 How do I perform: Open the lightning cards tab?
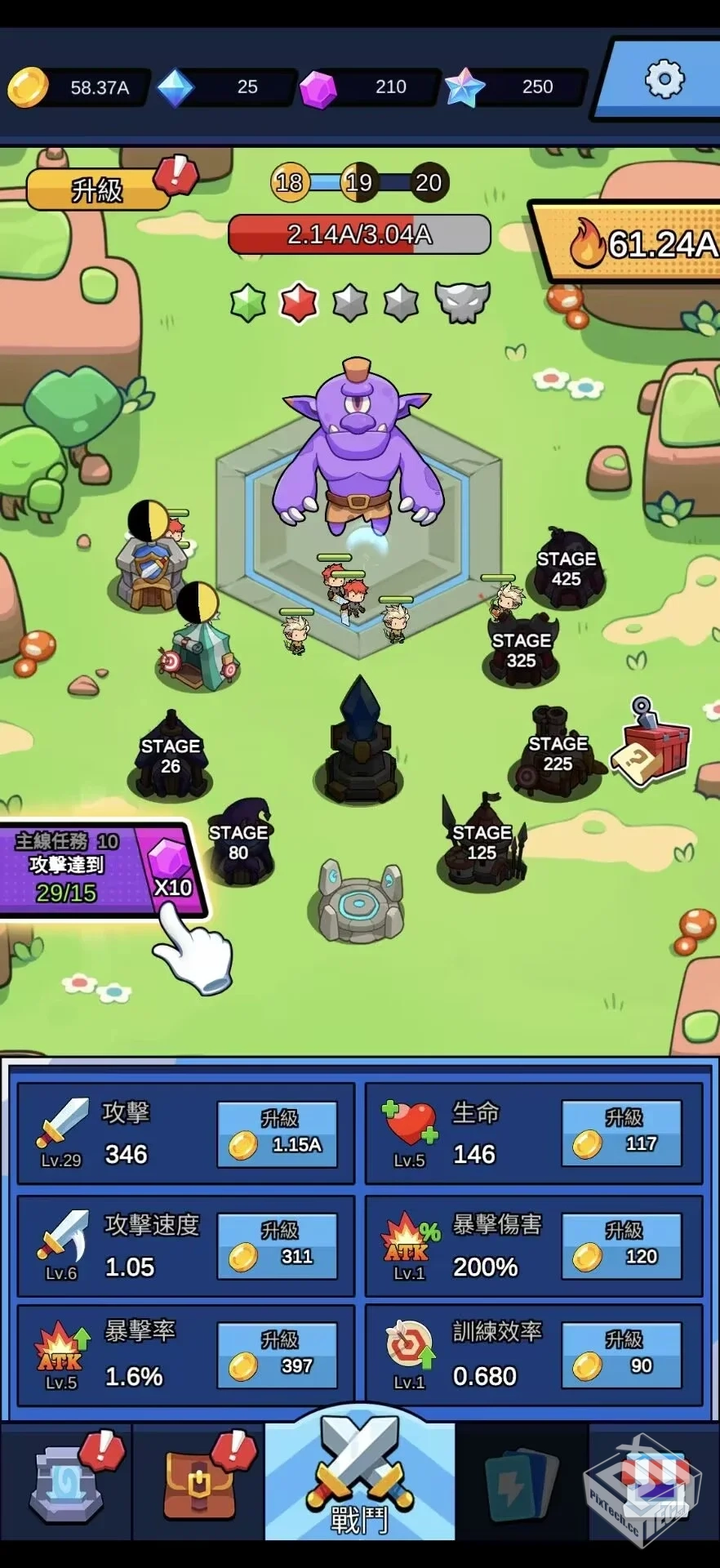(520, 1483)
